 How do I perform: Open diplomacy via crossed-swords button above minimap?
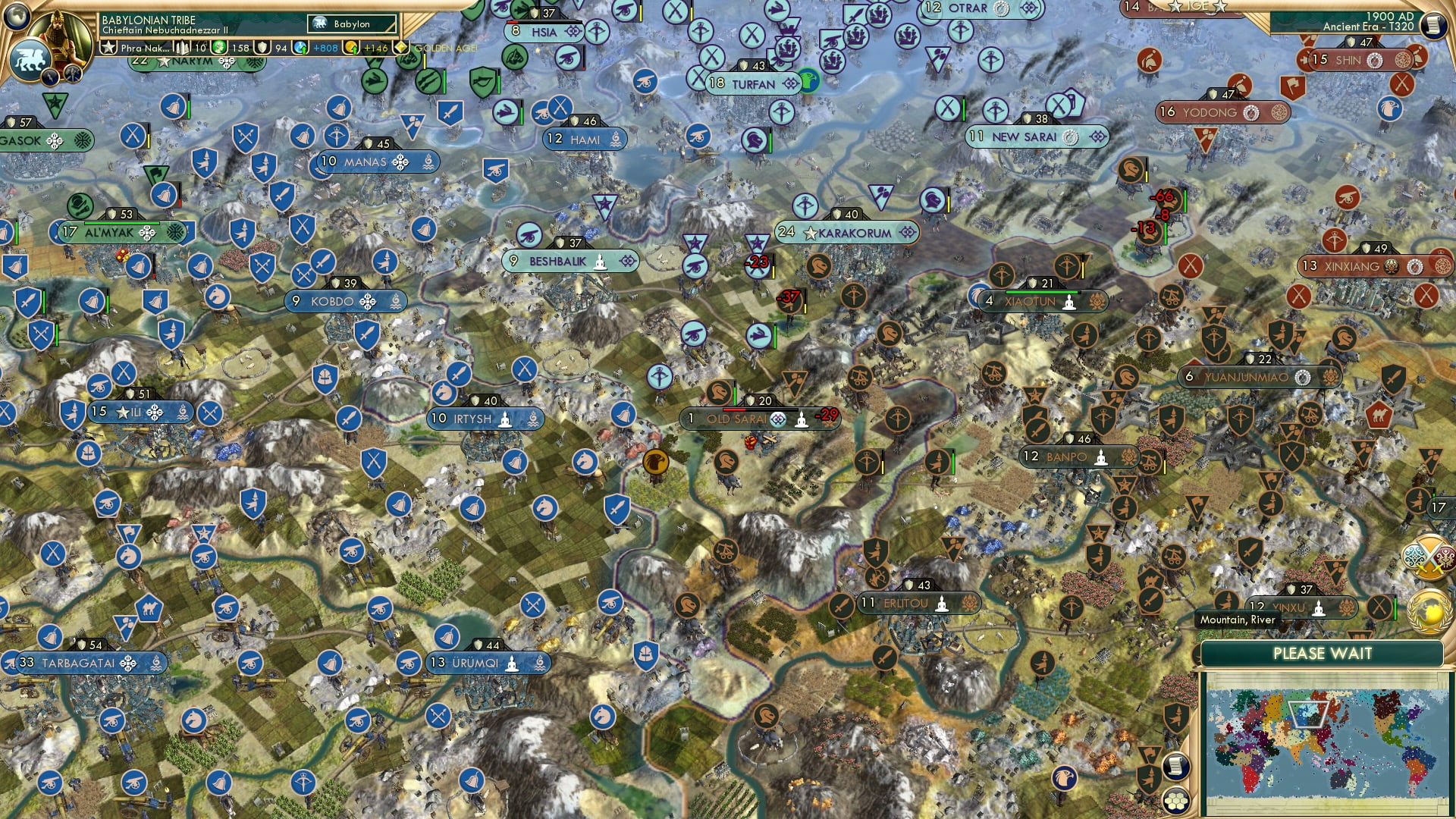[x=1429, y=556]
